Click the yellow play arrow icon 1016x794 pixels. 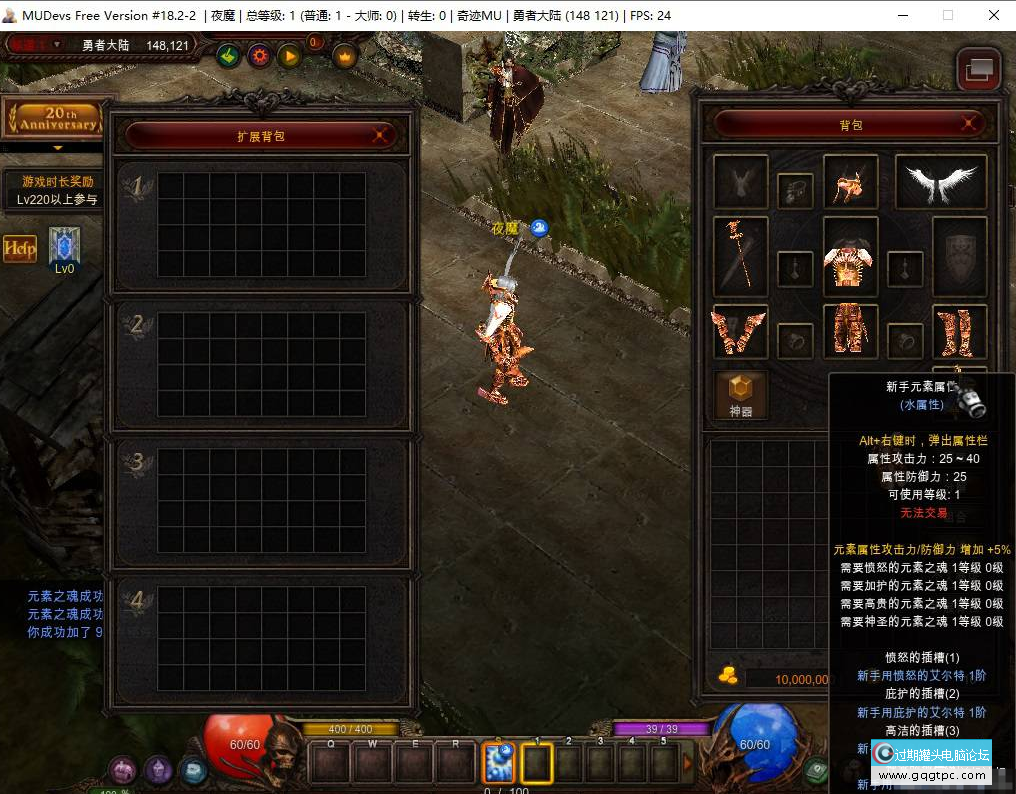(290, 56)
